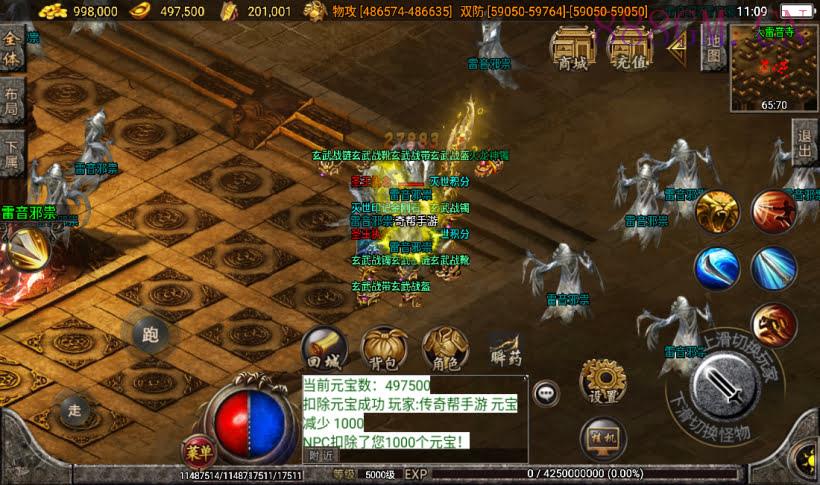Viewport: 820px width, 485px height.
Task: Use the red flying kick skill
Action: click(774, 211)
